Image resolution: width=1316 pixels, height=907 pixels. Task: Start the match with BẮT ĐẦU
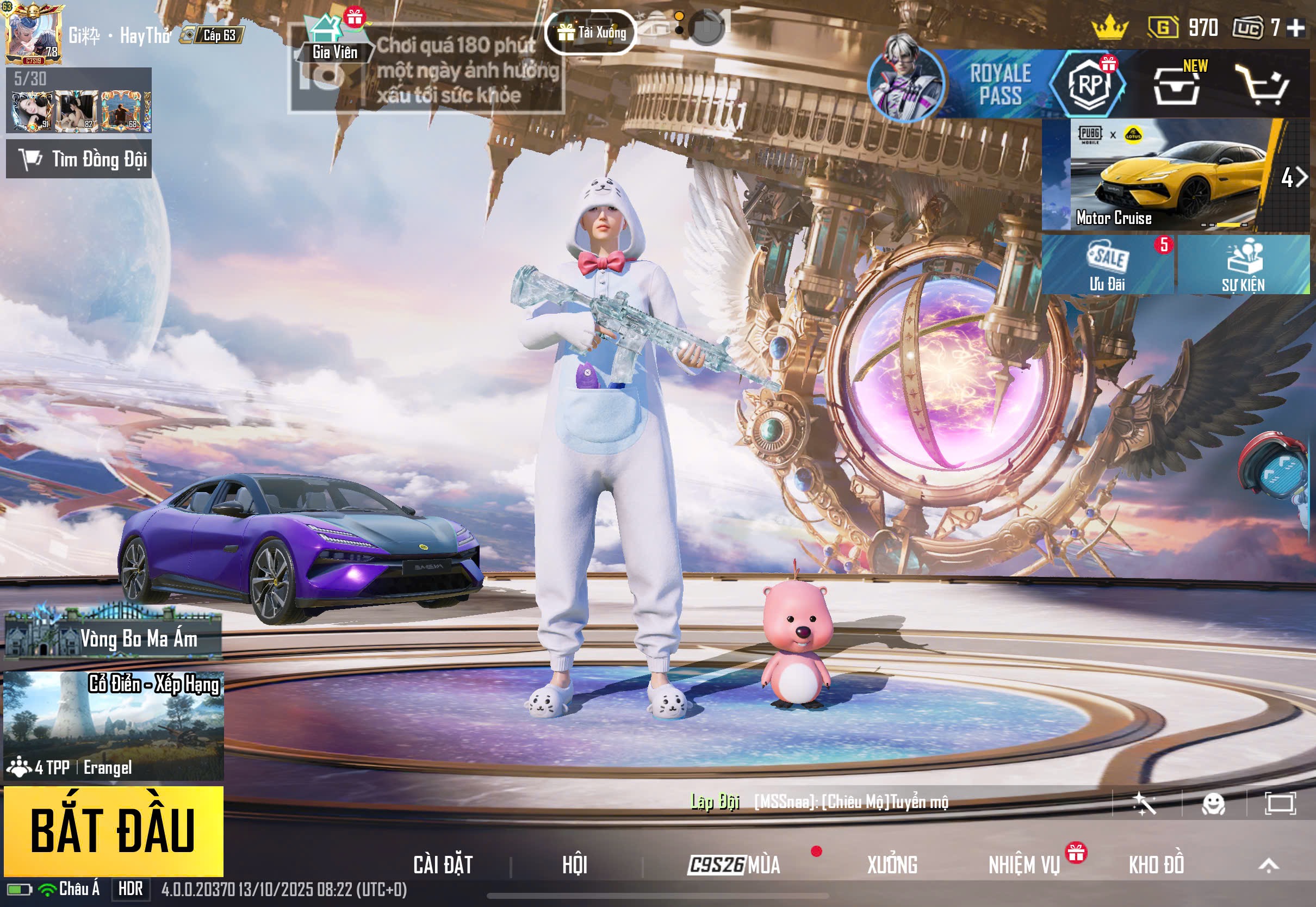(113, 830)
